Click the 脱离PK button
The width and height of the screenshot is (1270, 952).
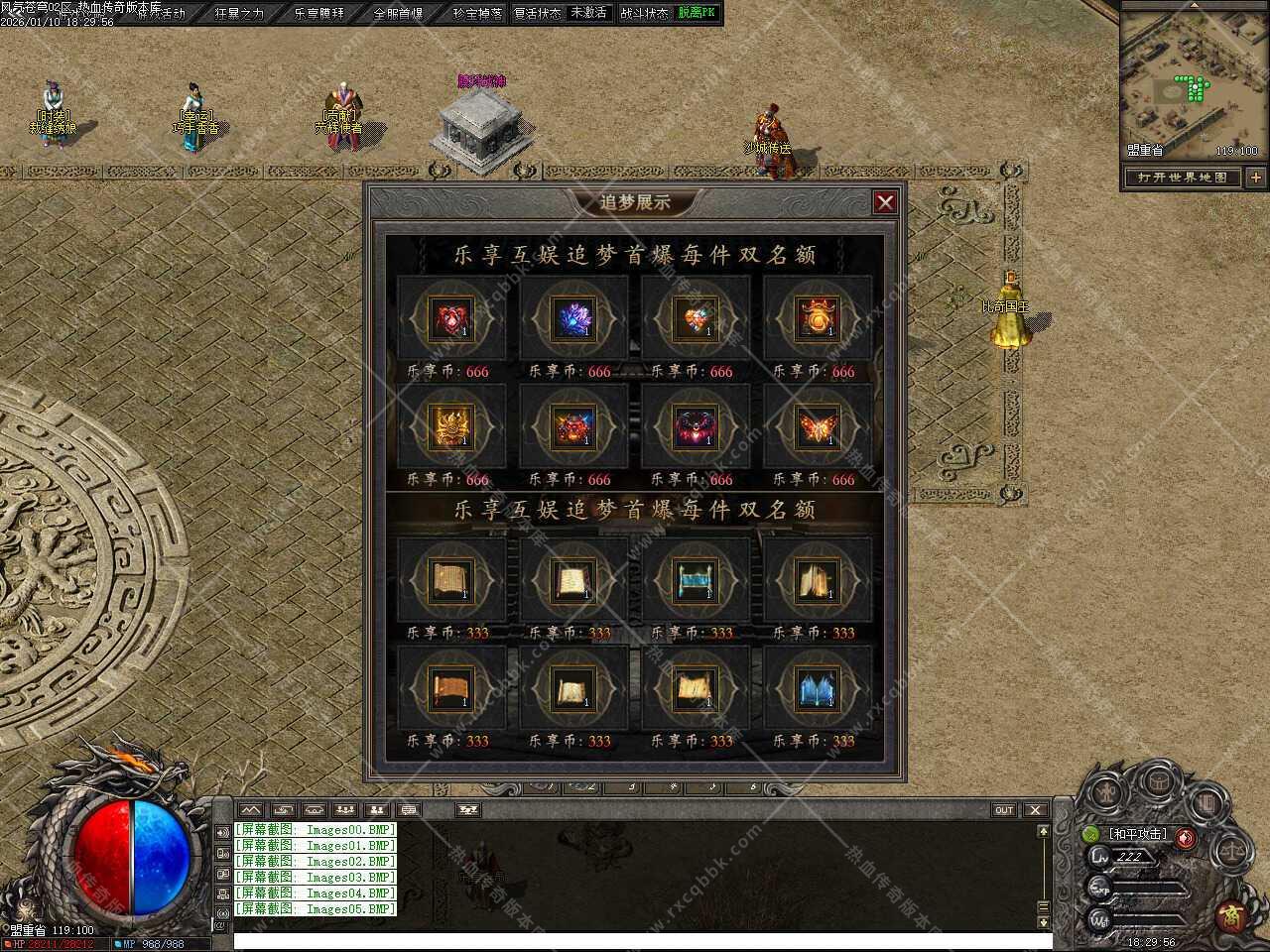coord(696,13)
